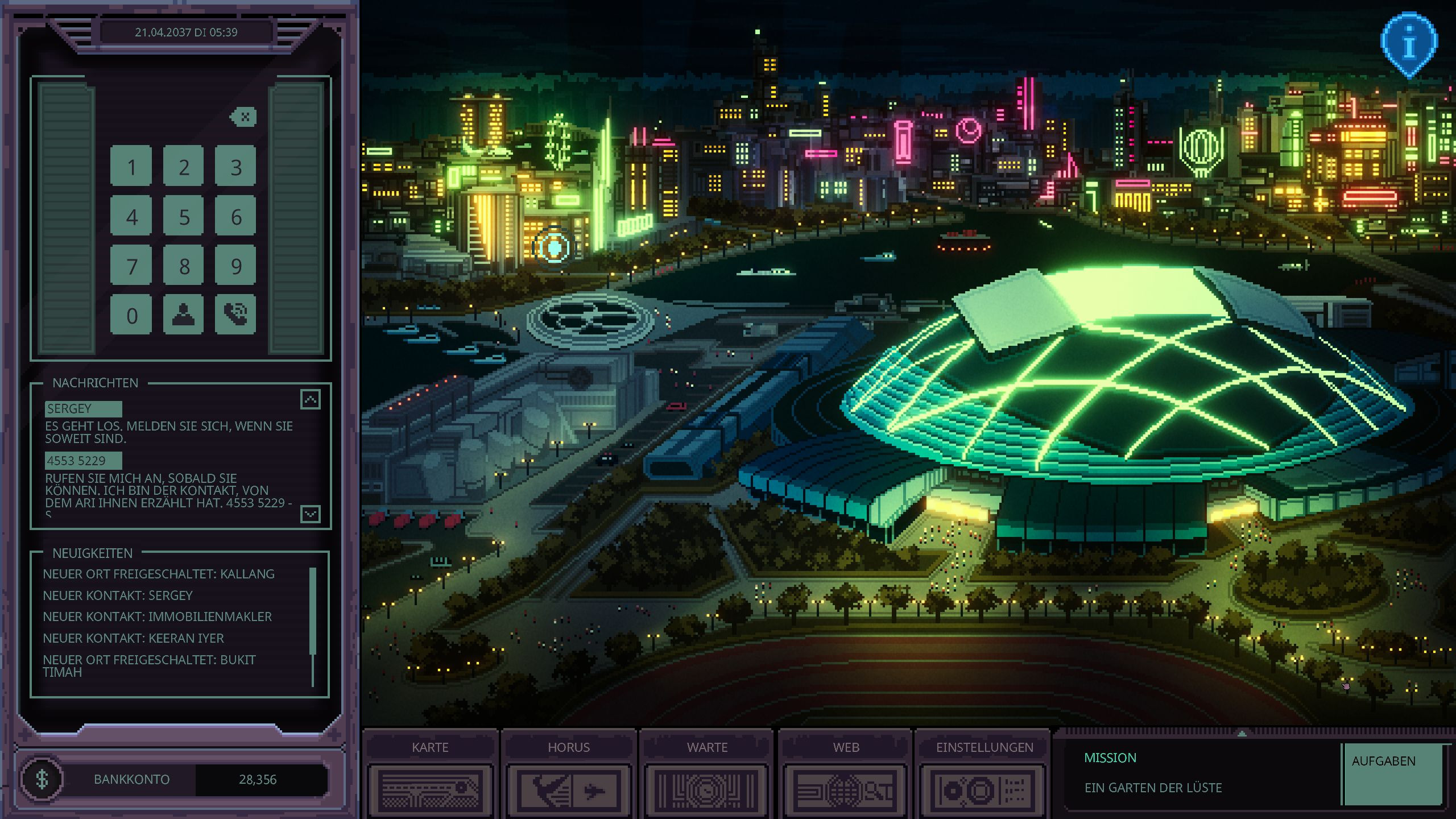Select the 4553 5229 message sender

coord(83,461)
